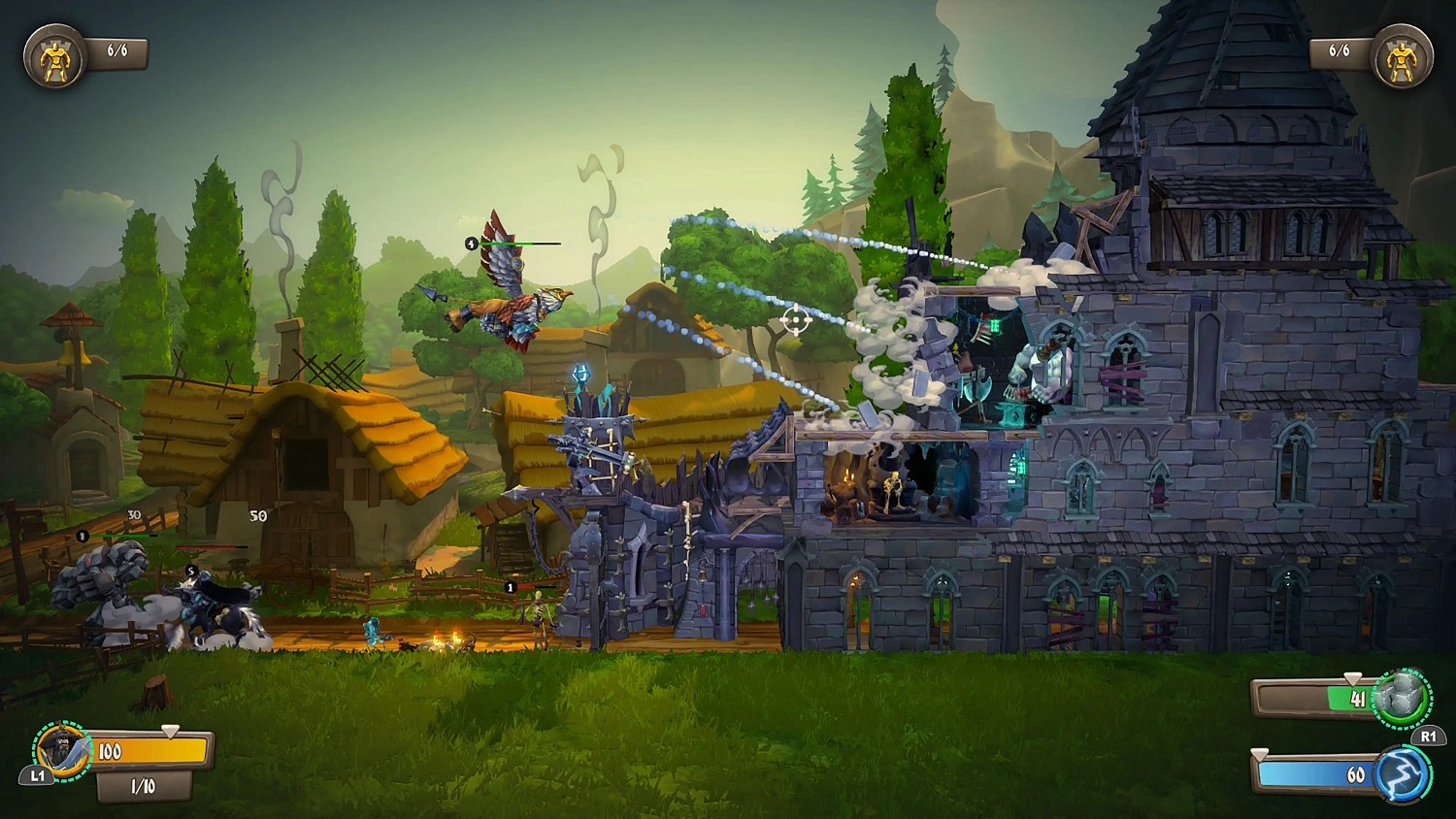Click the ammo bar showing 100

coord(150,748)
